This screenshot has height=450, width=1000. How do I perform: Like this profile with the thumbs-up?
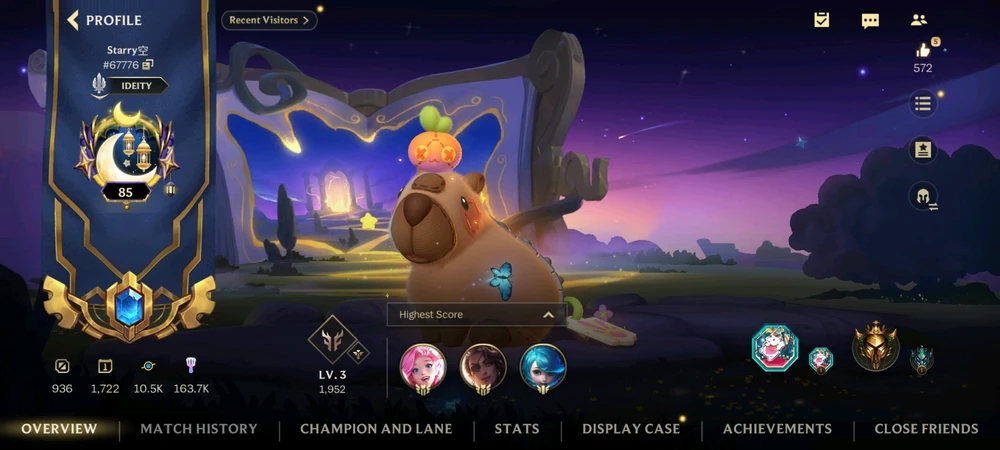coord(923,51)
